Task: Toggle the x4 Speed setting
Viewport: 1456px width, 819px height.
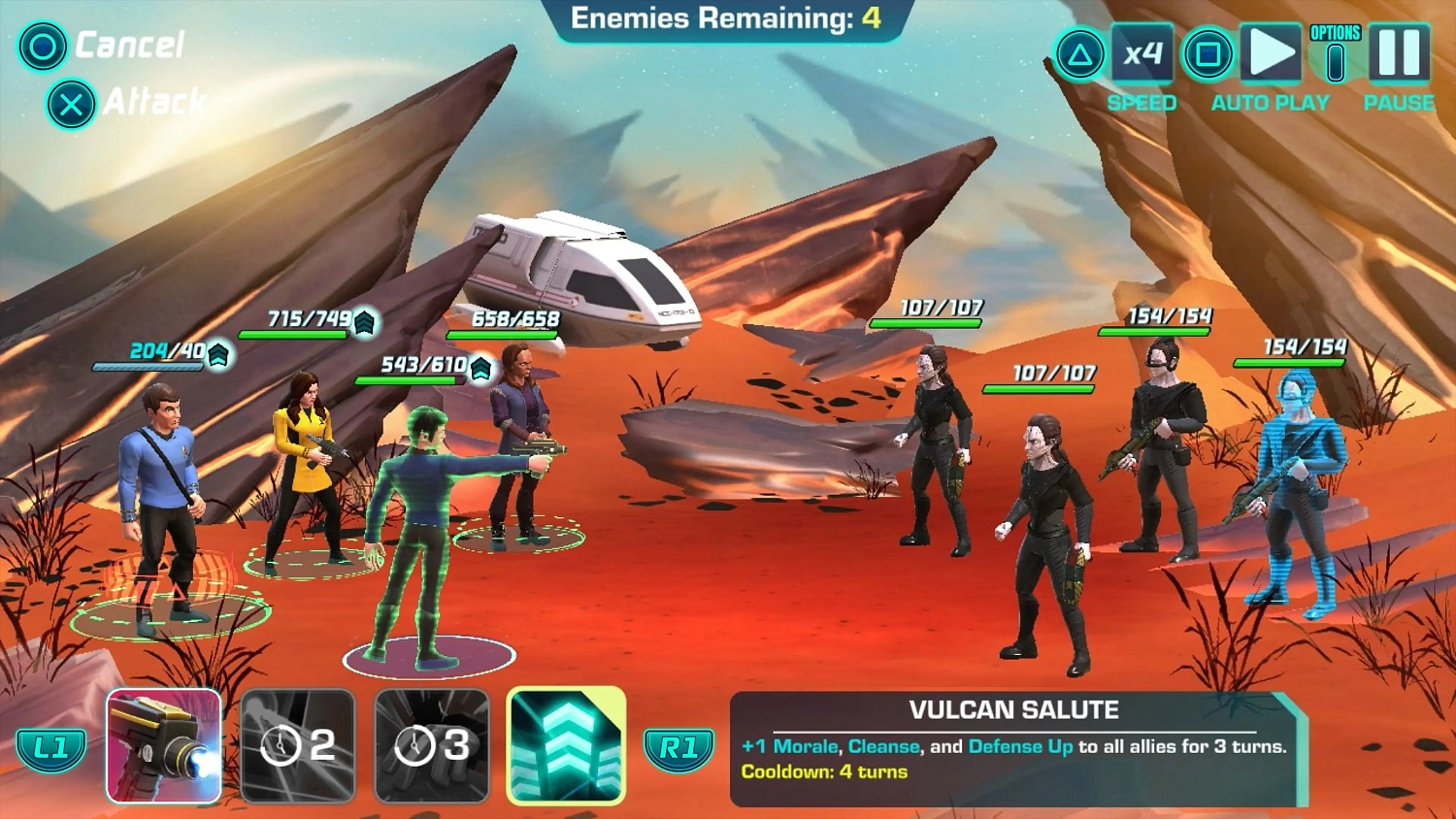Action: (x=1142, y=53)
